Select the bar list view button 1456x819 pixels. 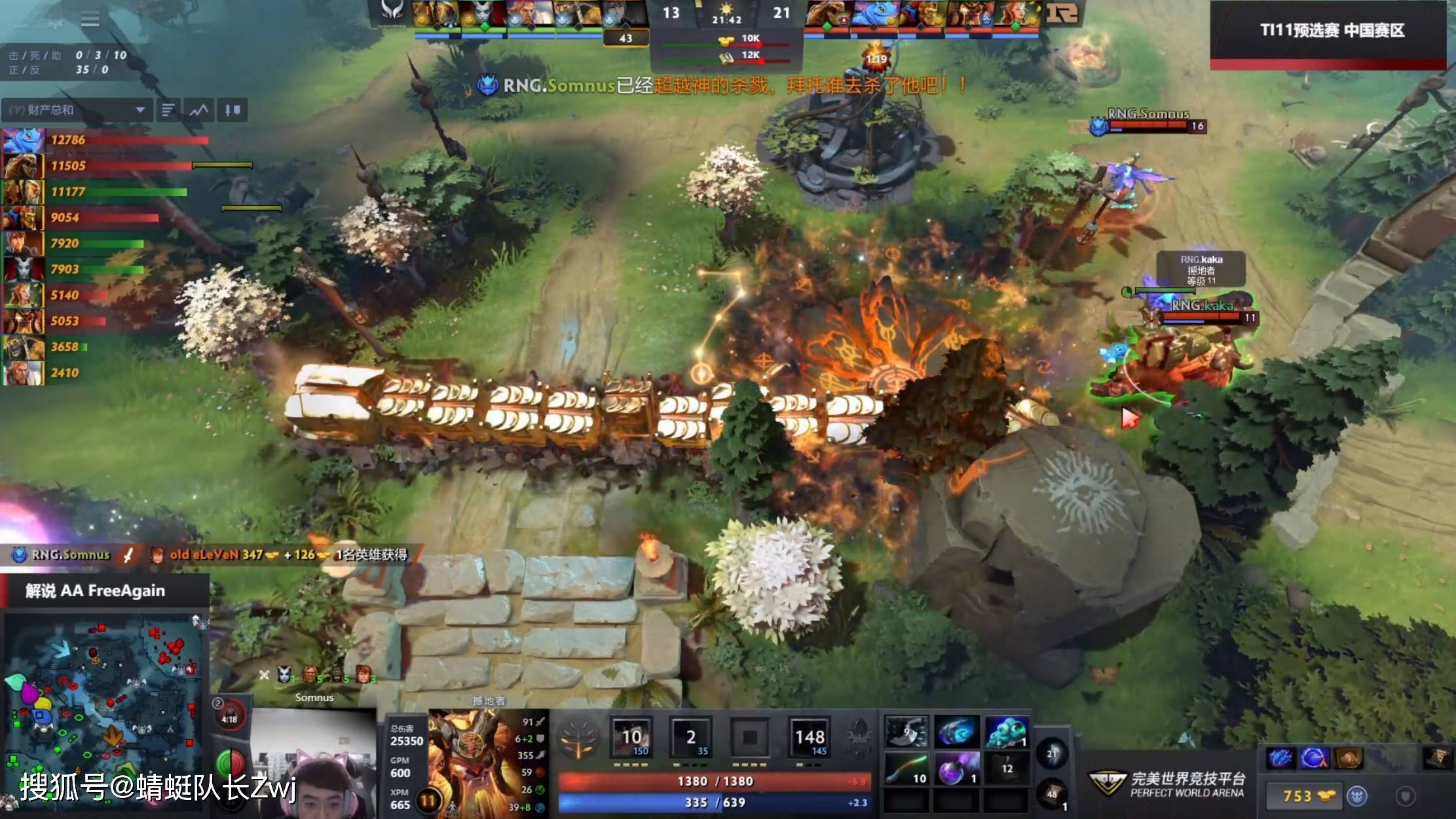168,110
